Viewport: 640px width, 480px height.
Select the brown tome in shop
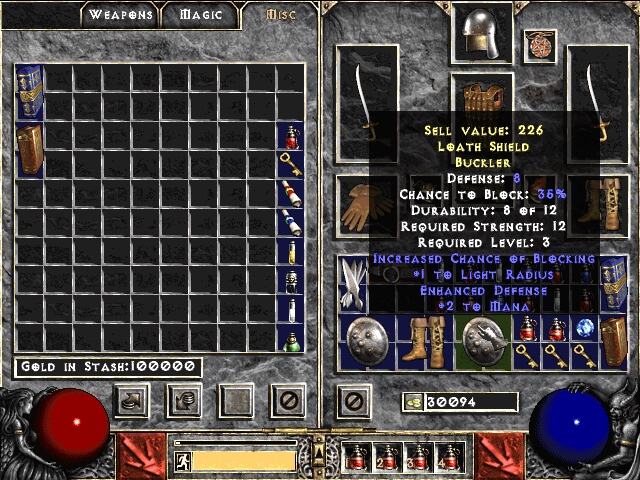pos(29,150)
